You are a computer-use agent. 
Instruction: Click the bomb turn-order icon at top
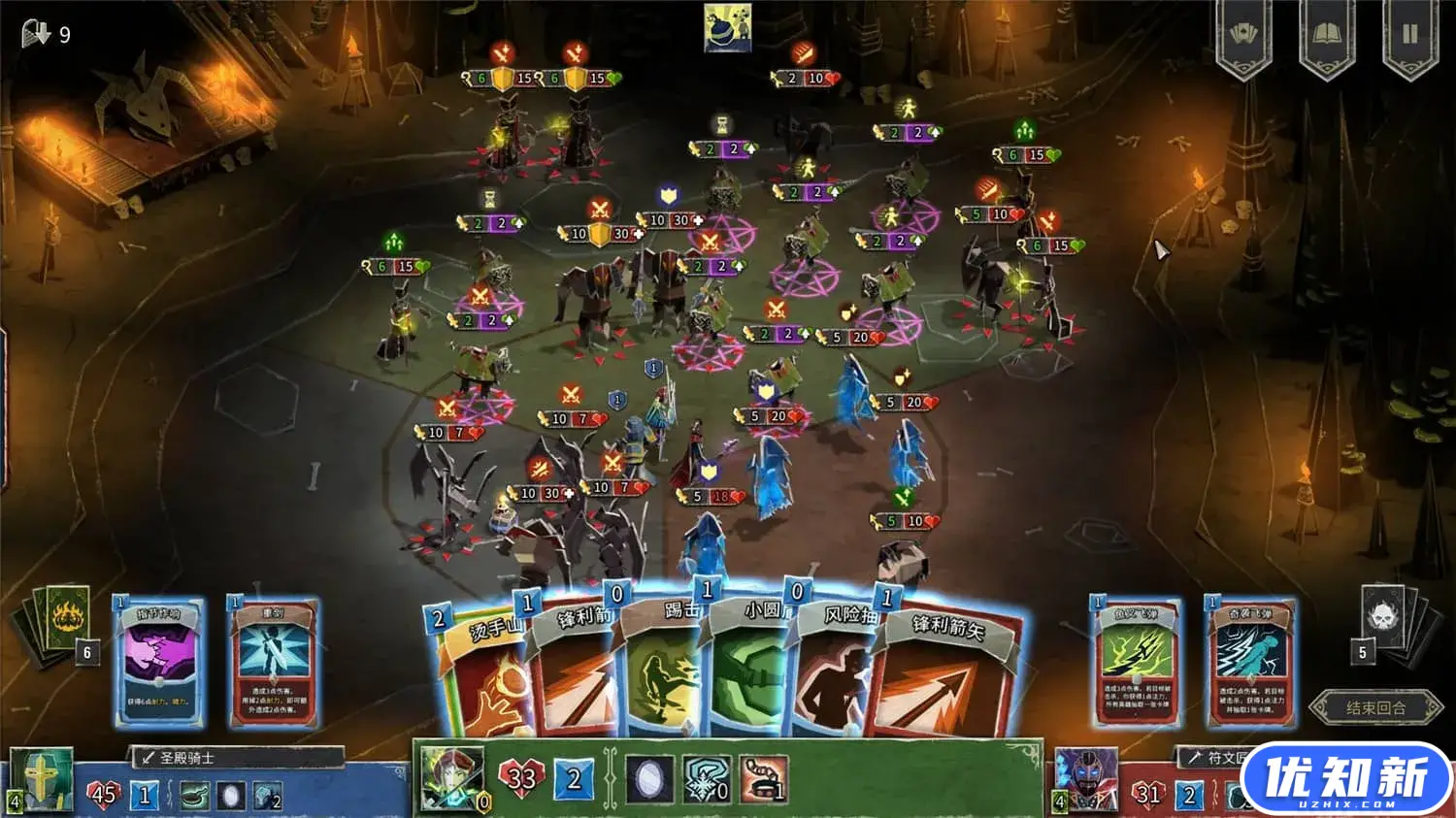coord(727,28)
